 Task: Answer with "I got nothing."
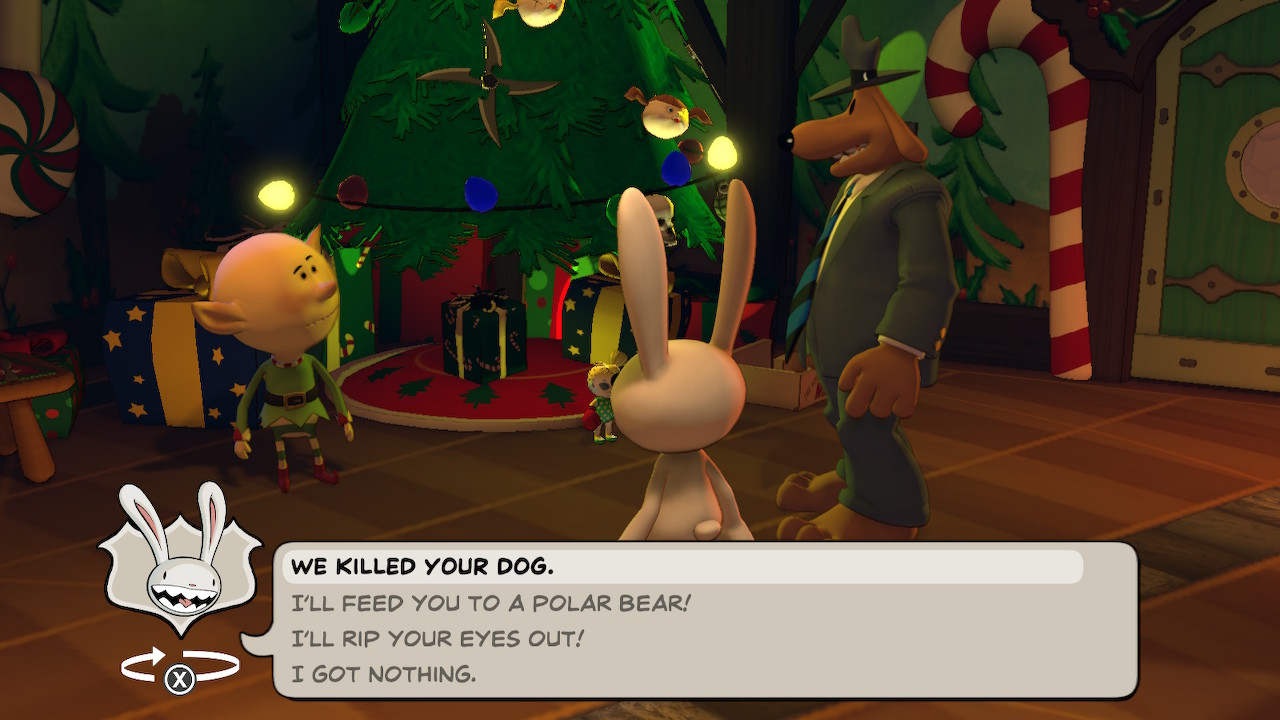(384, 675)
